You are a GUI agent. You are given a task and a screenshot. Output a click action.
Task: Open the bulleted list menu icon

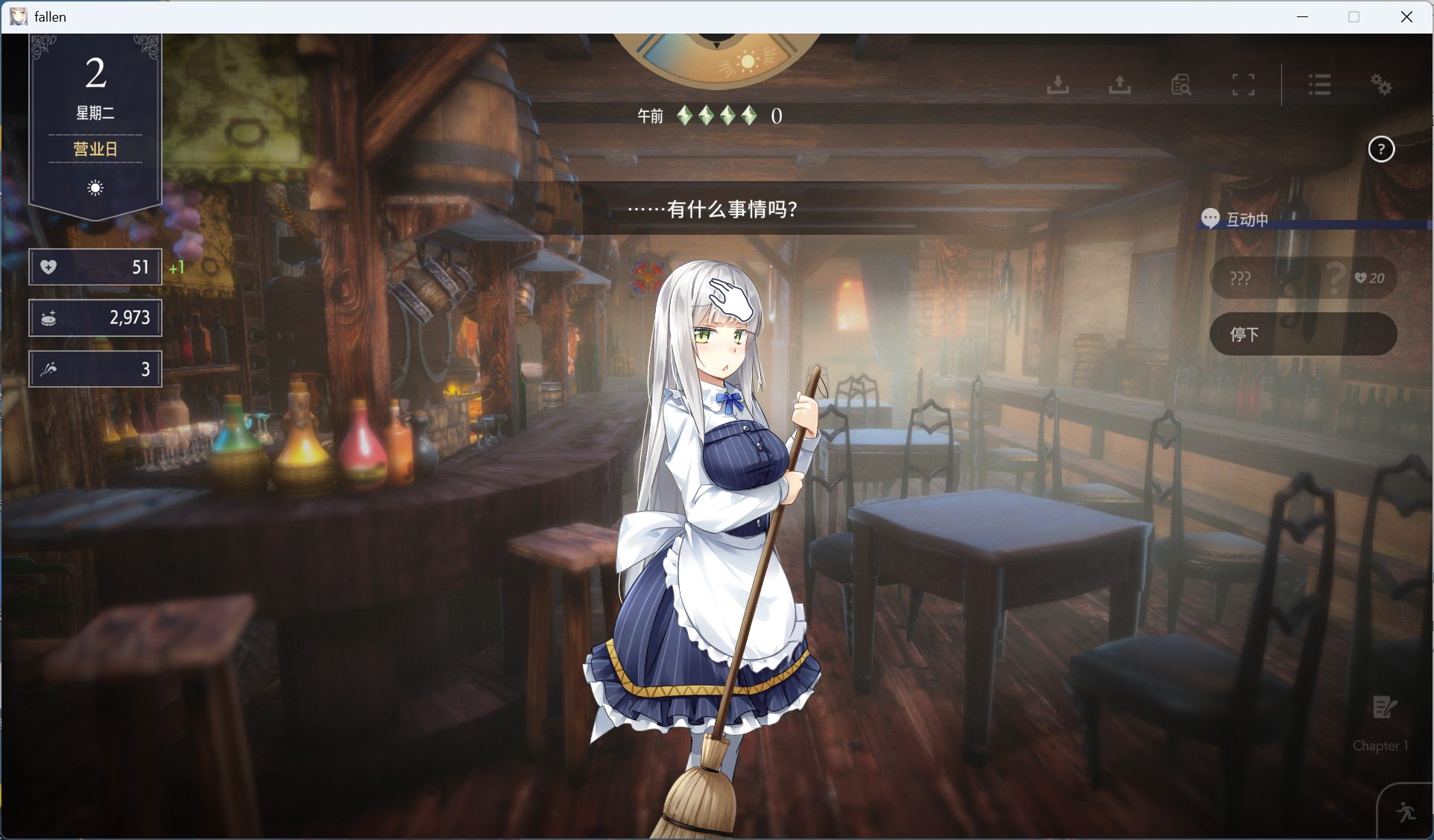[1319, 84]
